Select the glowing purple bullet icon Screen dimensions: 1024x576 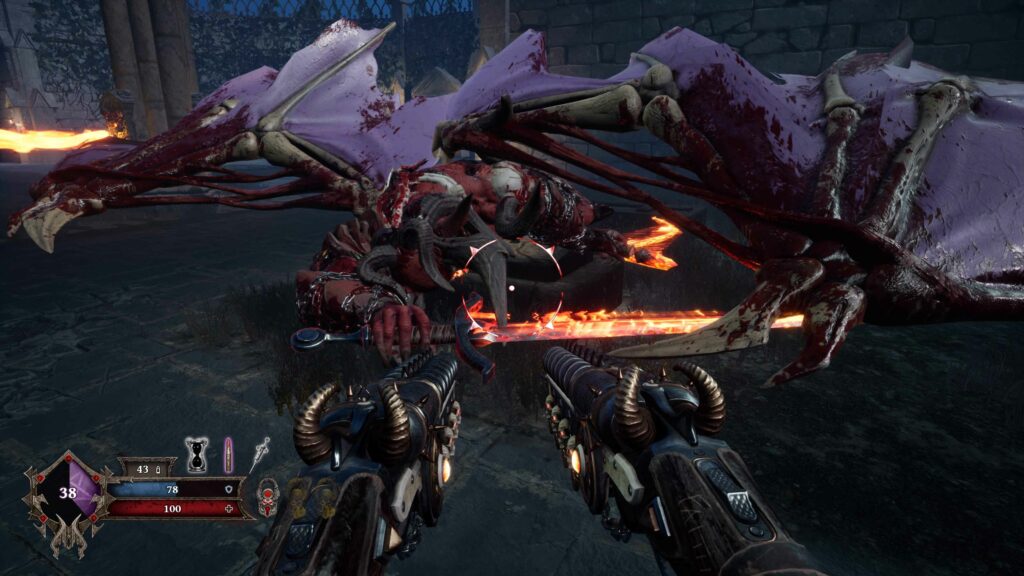[x=228, y=455]
